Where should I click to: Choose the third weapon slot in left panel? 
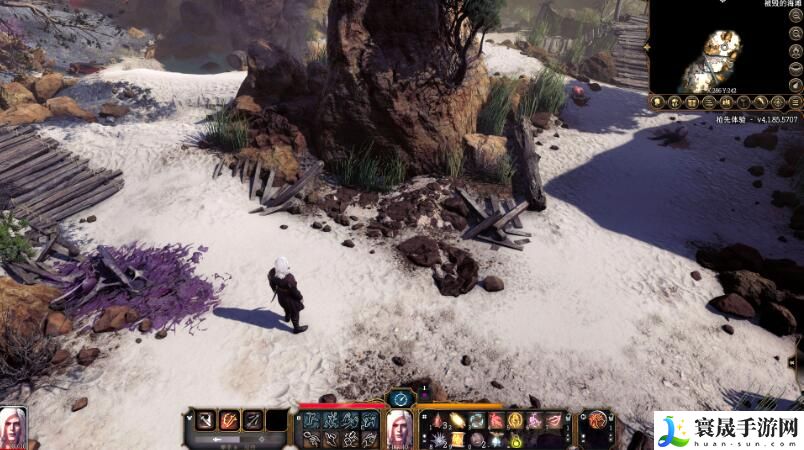pos(253,420)
